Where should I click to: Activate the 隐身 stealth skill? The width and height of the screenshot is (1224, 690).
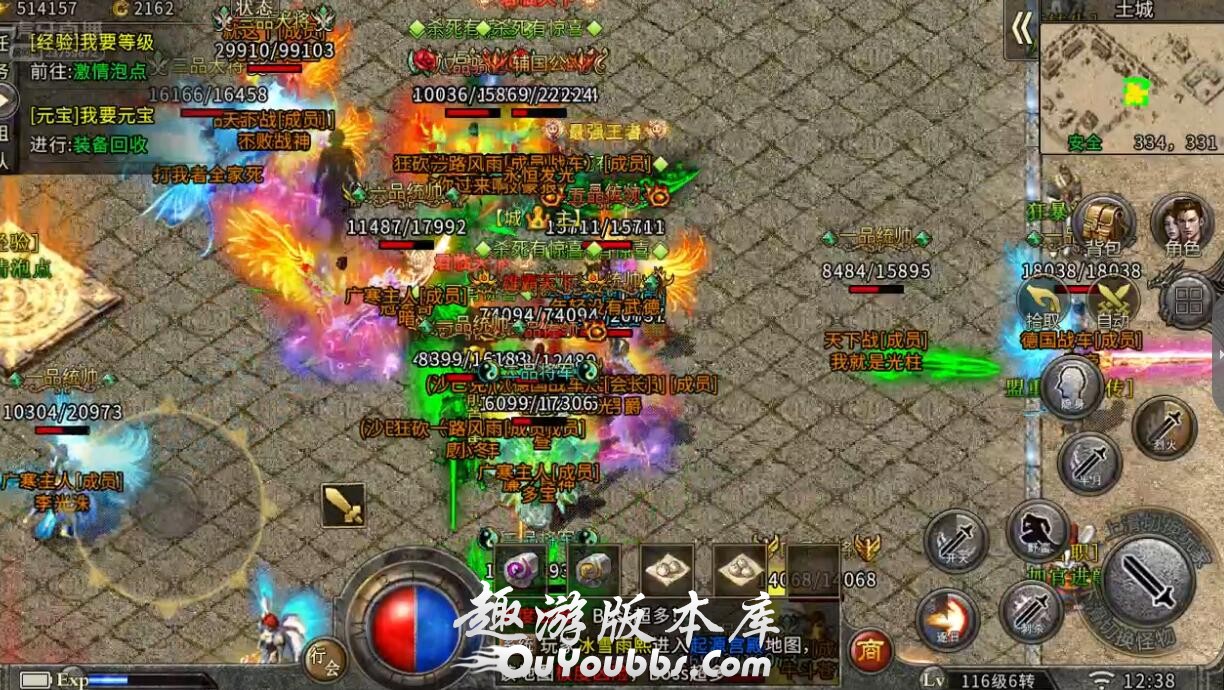pyautogui.click(x=1071, y=387)
